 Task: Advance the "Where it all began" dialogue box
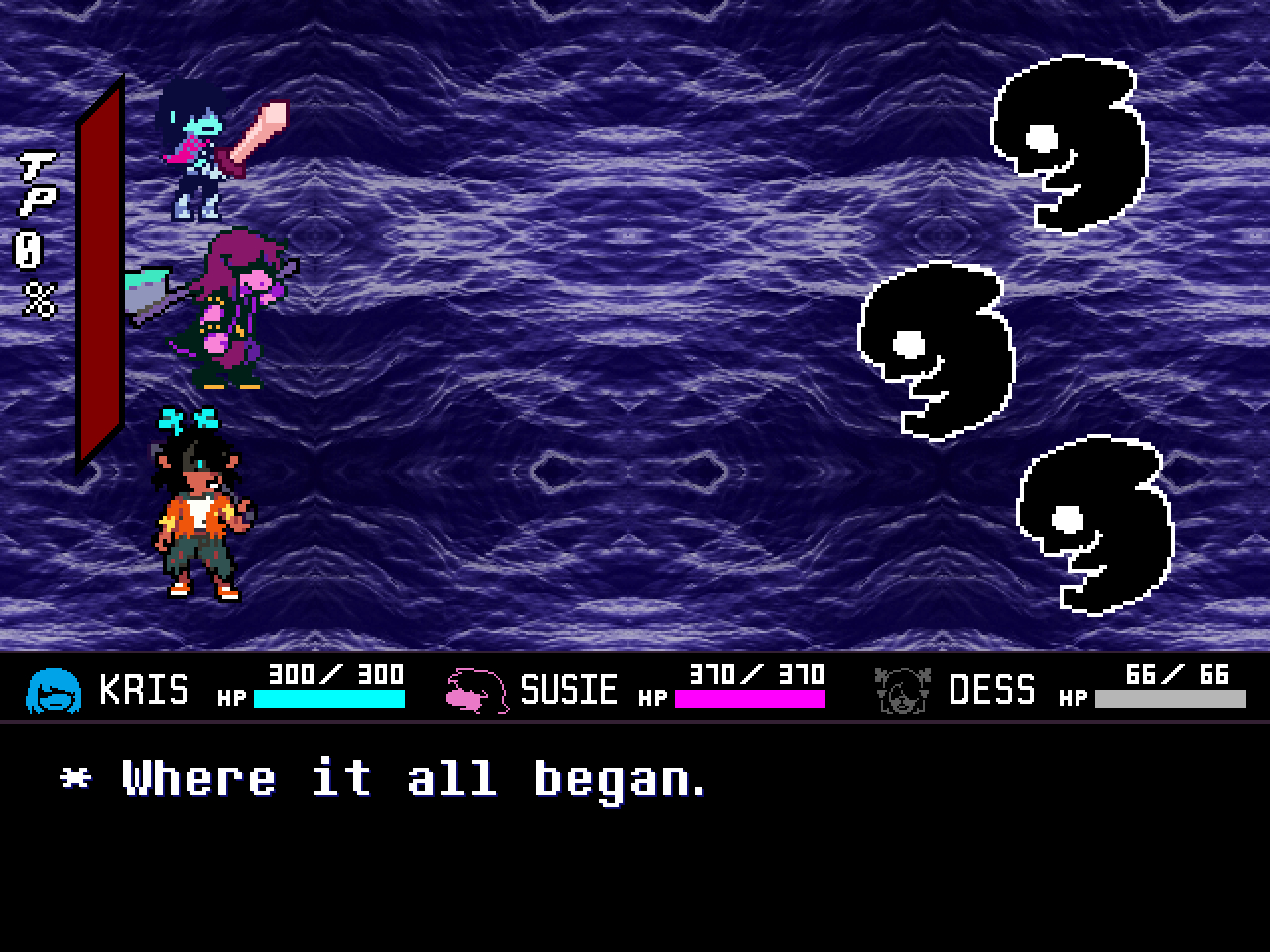(x=635, y=835)
